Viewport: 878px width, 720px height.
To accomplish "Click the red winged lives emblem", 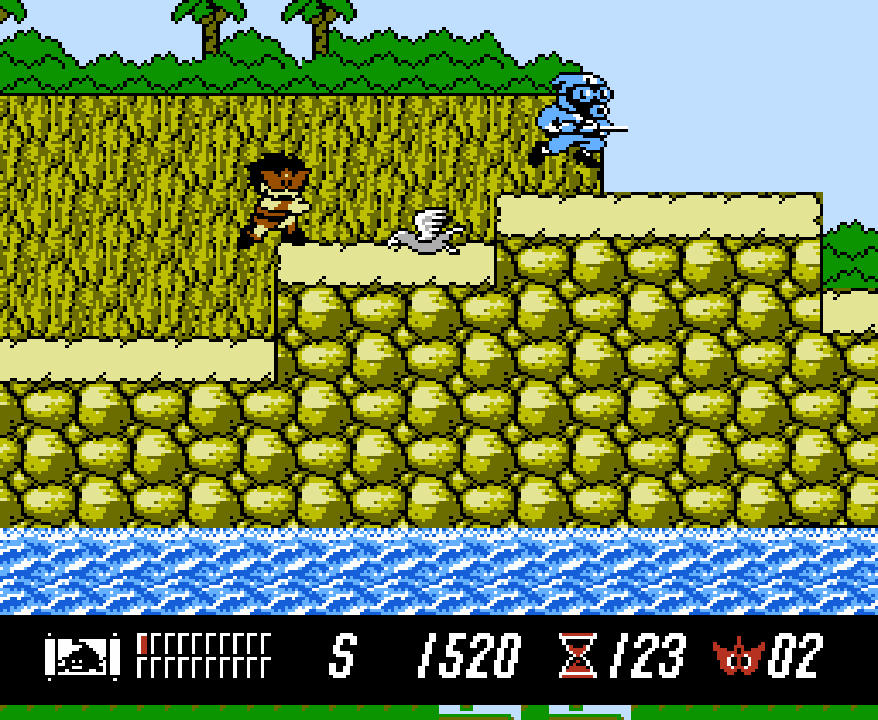I will coord(738,657).
